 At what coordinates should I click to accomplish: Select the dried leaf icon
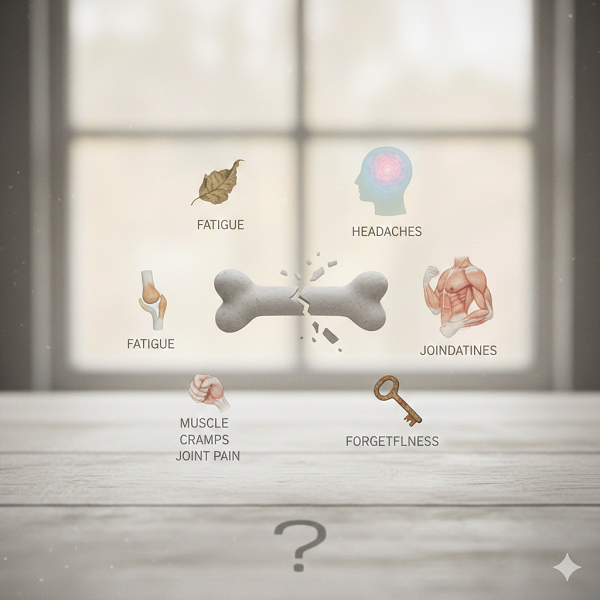[x=219, y=183]
